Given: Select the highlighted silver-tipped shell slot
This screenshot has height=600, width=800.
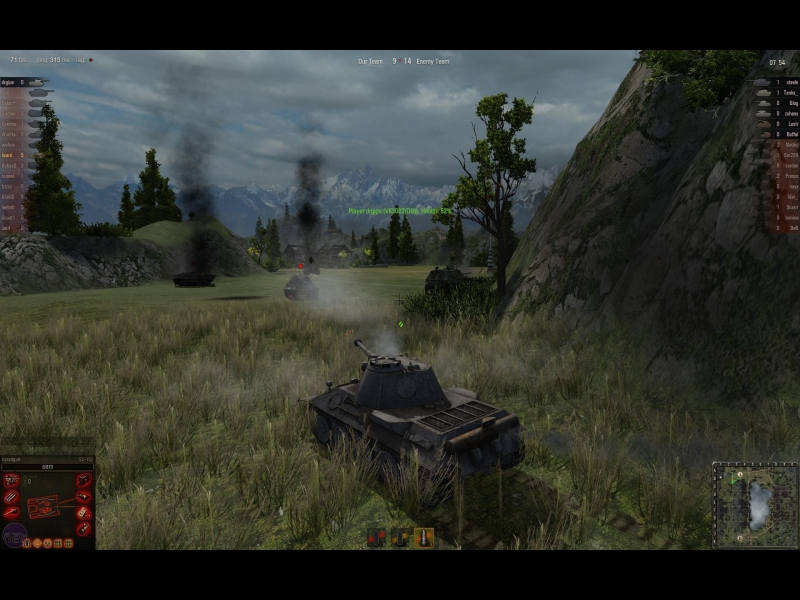Looking at the screenshot, I should tap(424, 537).
